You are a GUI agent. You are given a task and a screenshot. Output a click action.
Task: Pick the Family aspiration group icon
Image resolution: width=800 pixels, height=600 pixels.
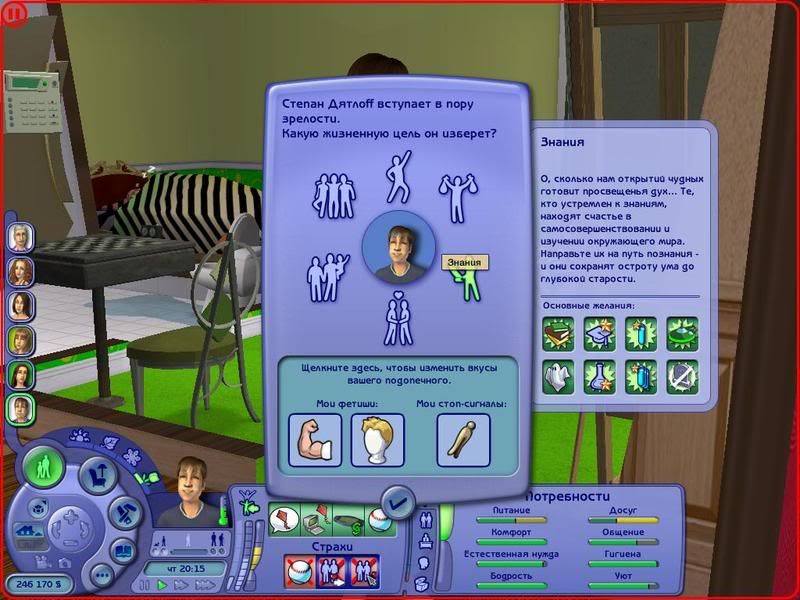[x=328, y=276]
